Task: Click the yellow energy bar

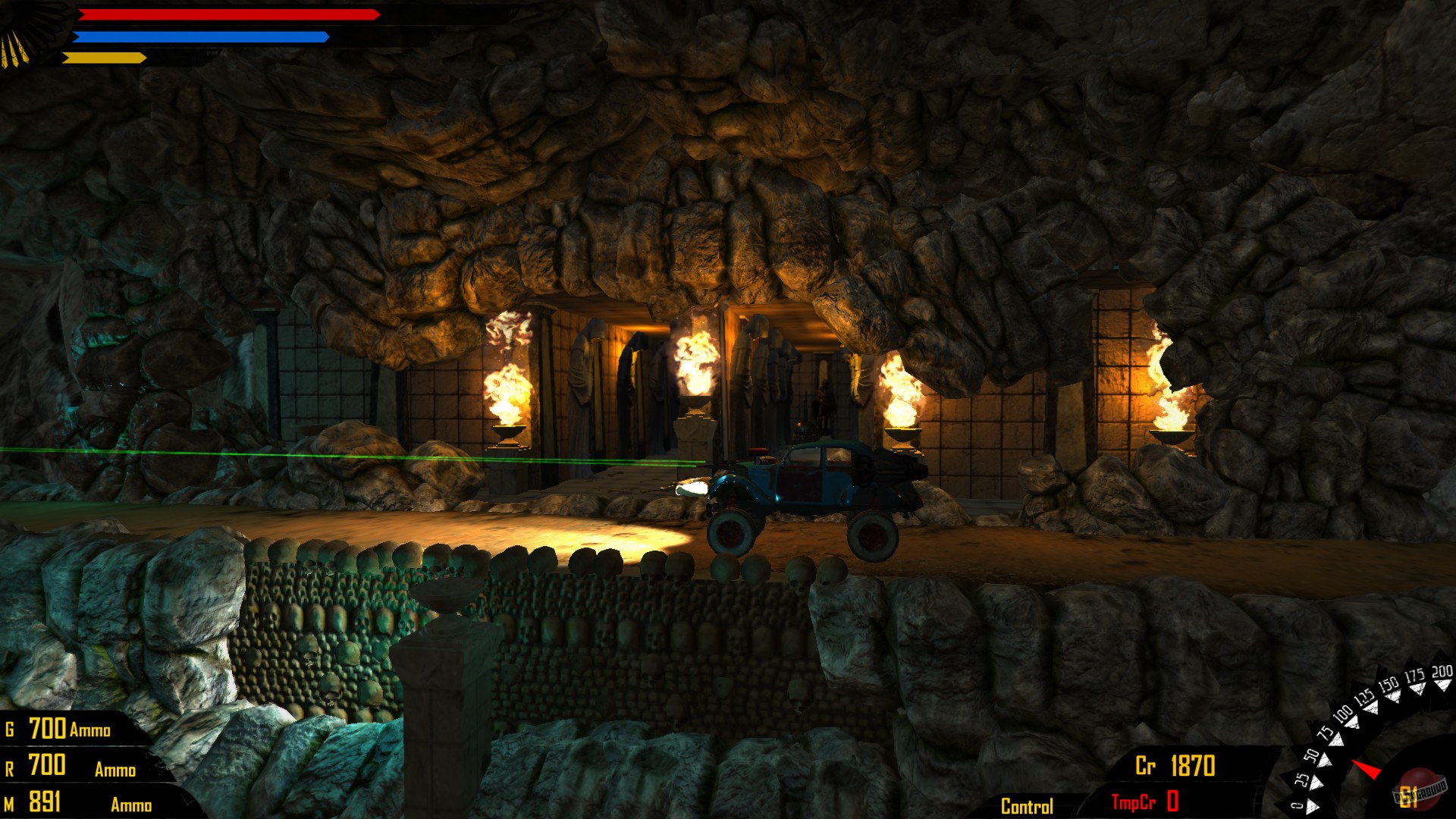Action: coord(106,56)
